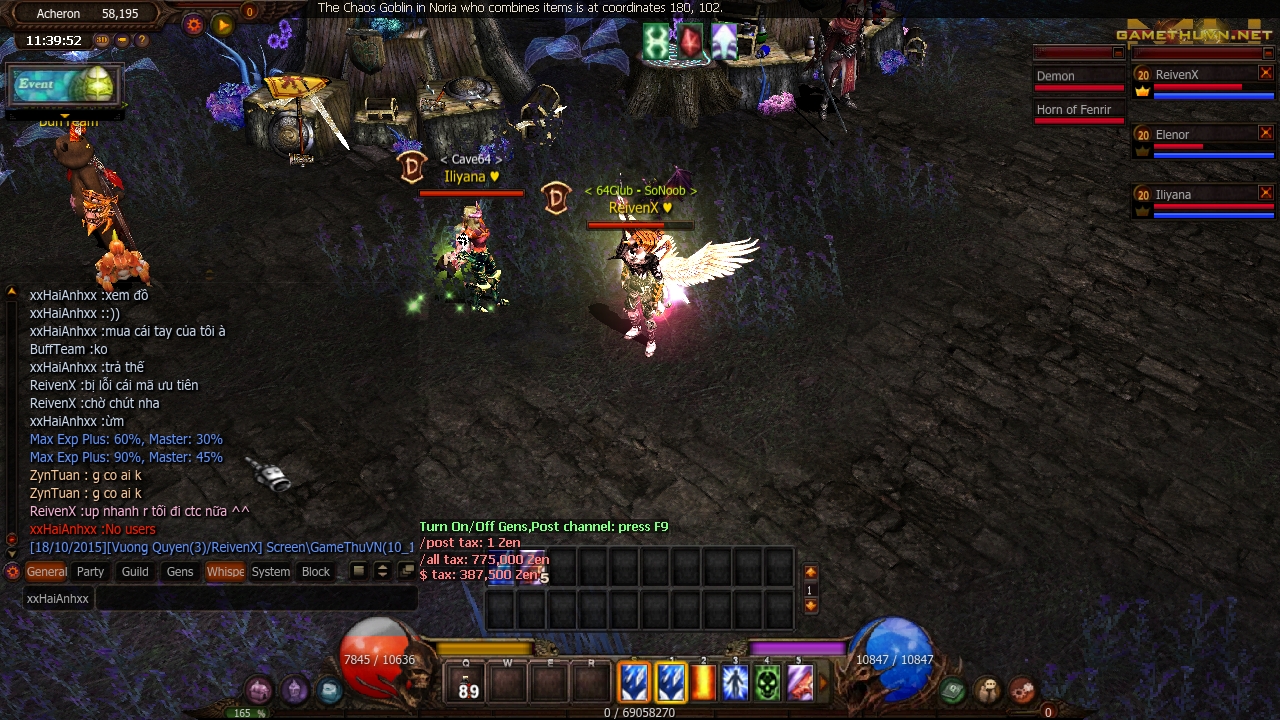Switch to the Guild chat tab

pyautogui.click(x=133, y=571)
